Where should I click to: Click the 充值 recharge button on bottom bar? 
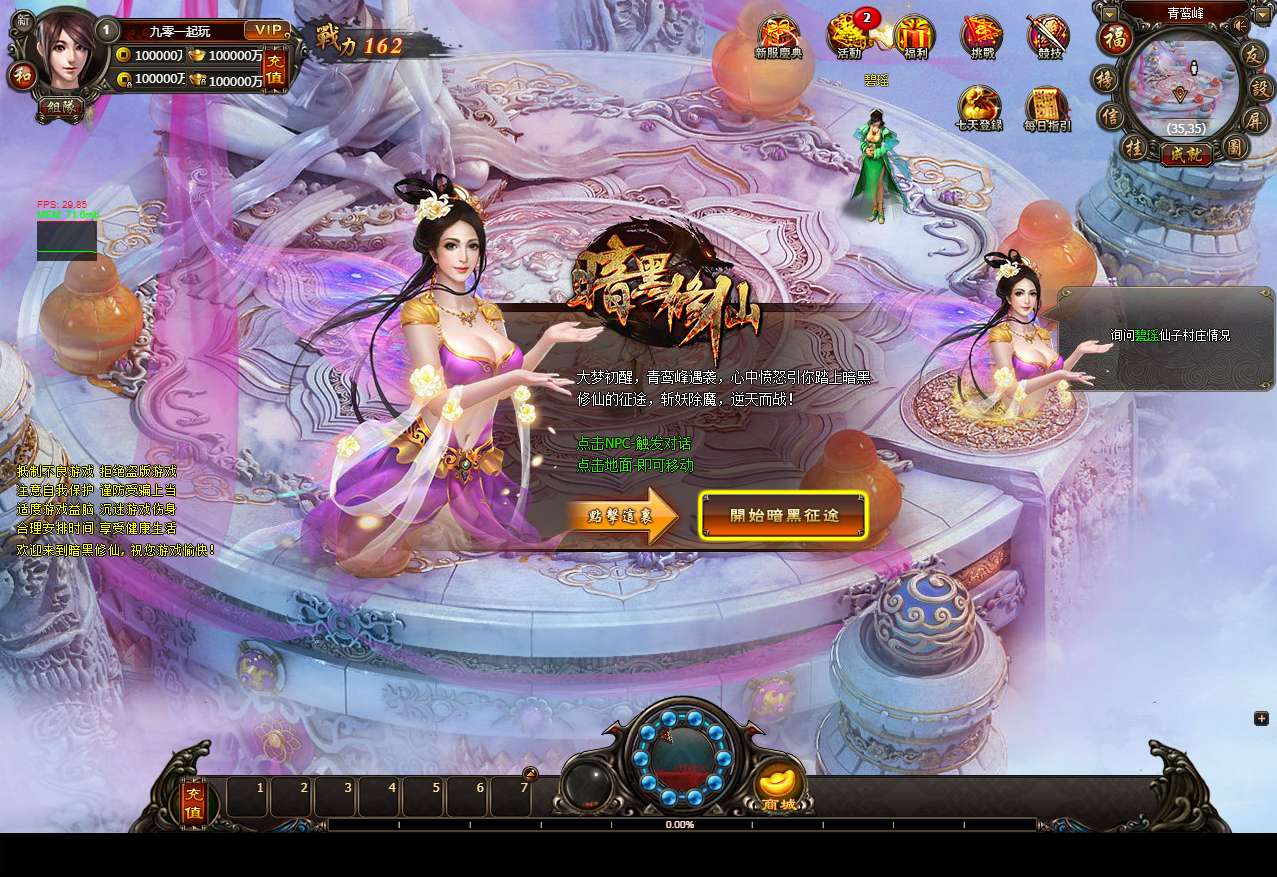pyautogui.click(x=194, y=803)
